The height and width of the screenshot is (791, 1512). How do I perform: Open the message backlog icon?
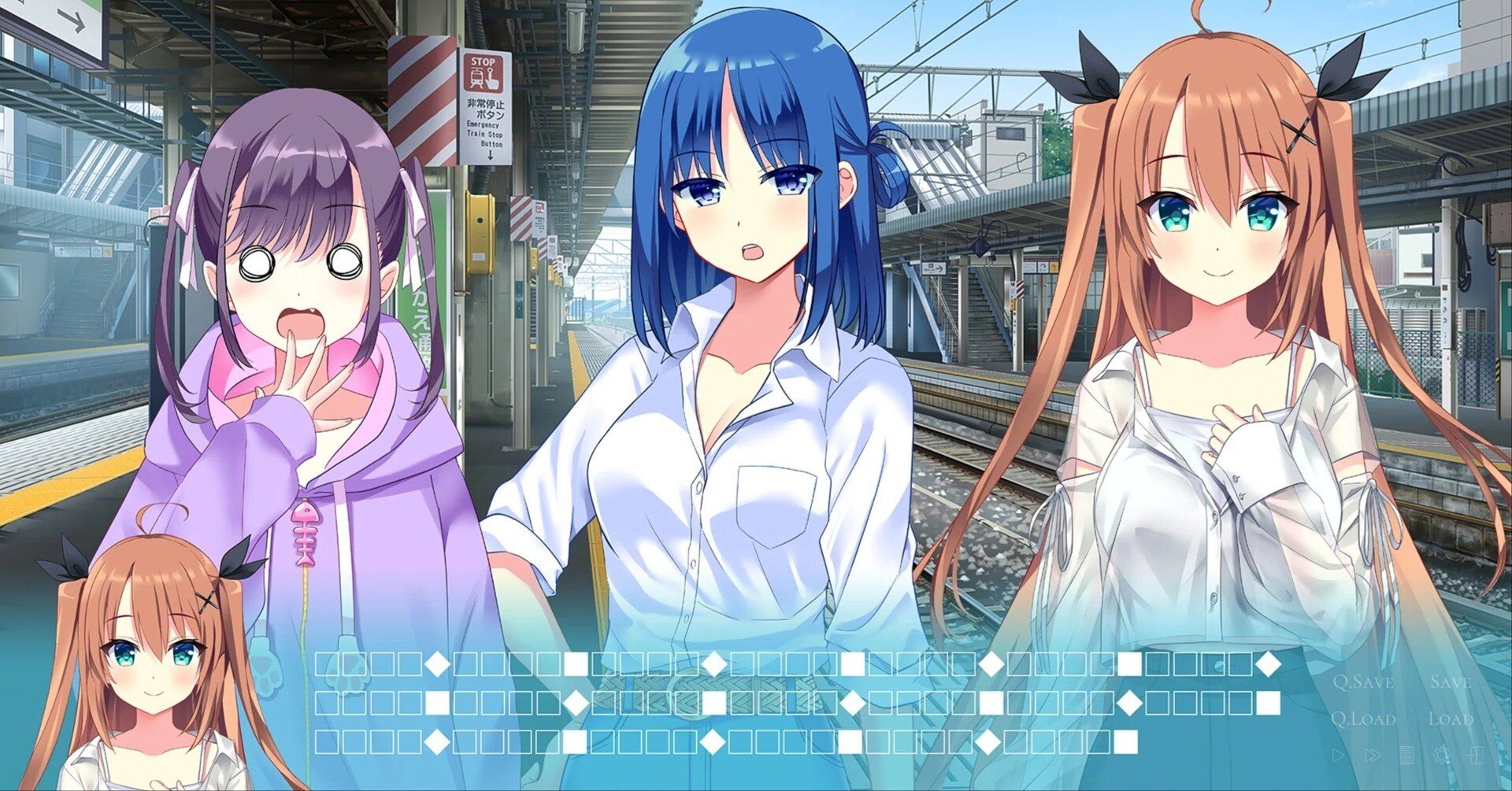coord(1407,756)
